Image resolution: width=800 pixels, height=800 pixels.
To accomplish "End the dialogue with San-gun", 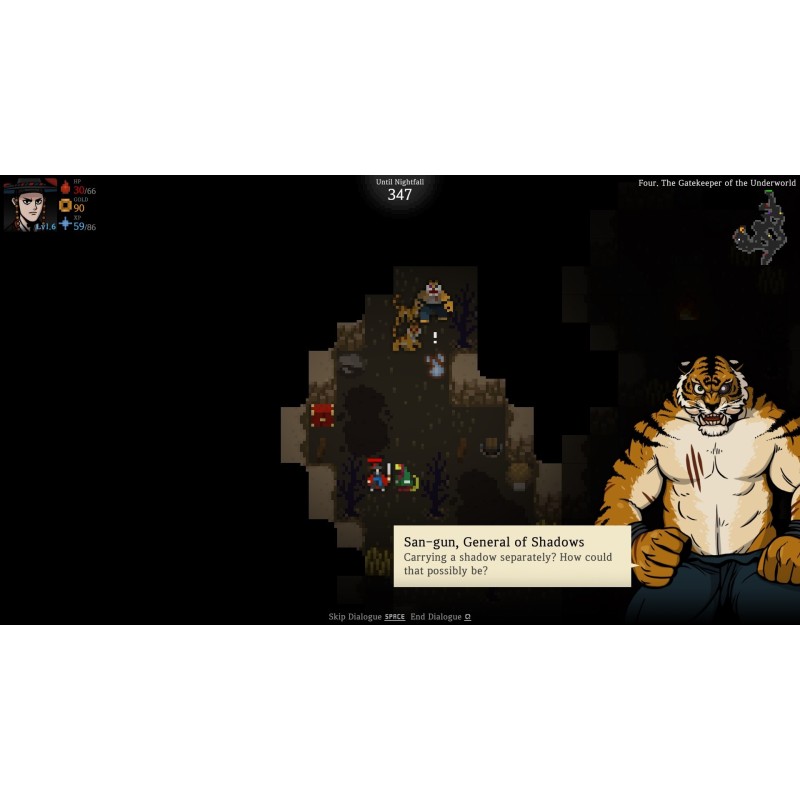I will pos(440,617).
